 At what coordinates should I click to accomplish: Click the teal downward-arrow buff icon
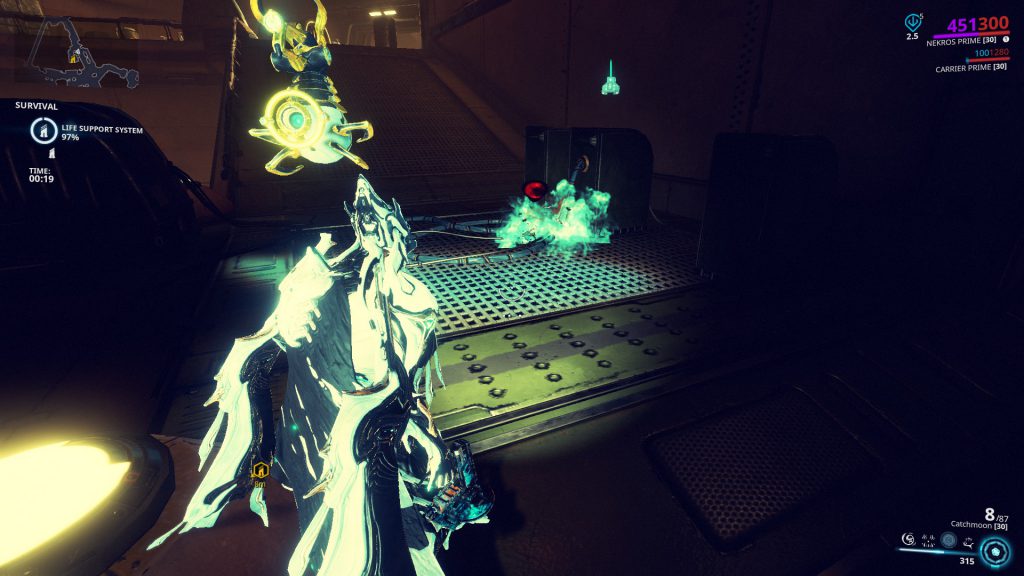911,22
